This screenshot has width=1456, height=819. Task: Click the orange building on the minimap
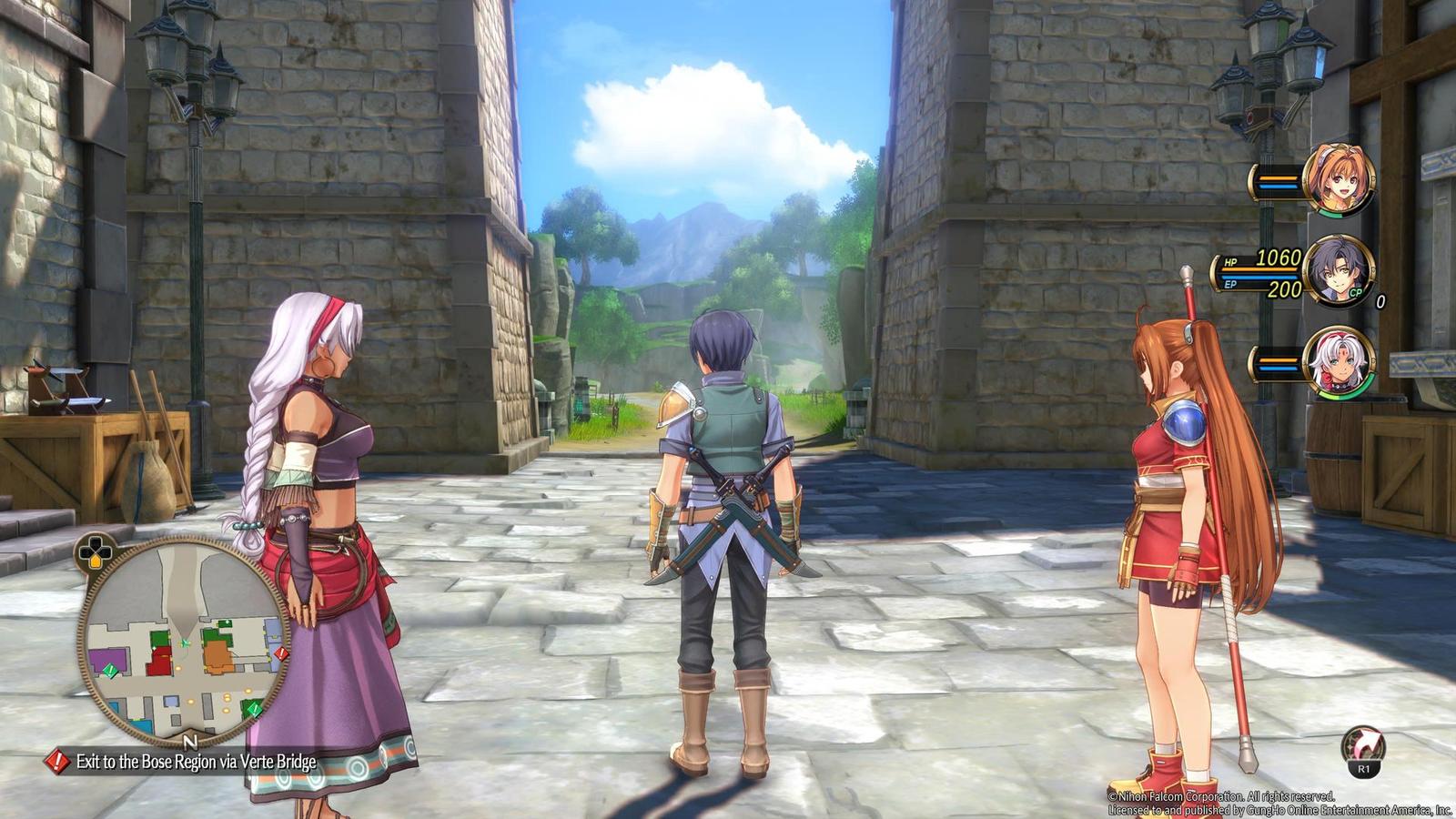218,651
